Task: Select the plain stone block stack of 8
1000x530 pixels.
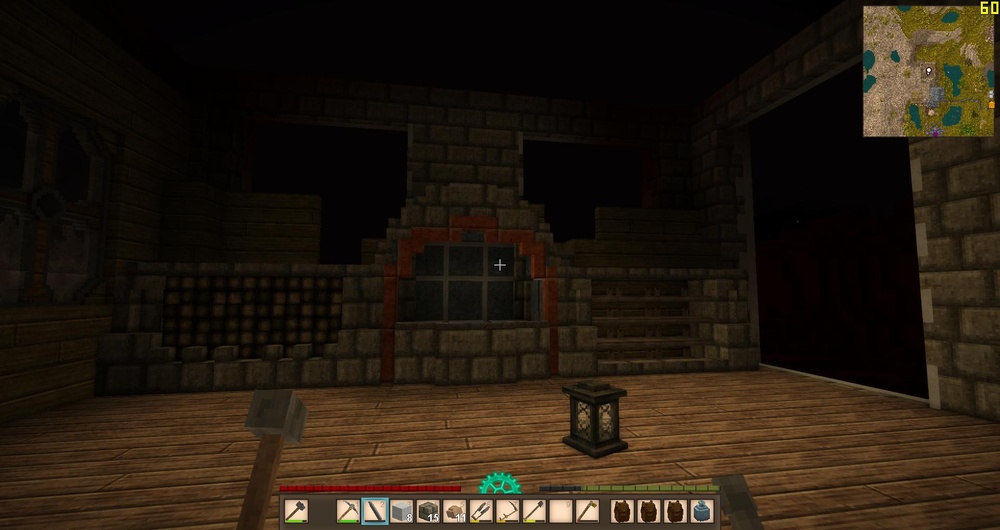Action: (x=401, y=511)
